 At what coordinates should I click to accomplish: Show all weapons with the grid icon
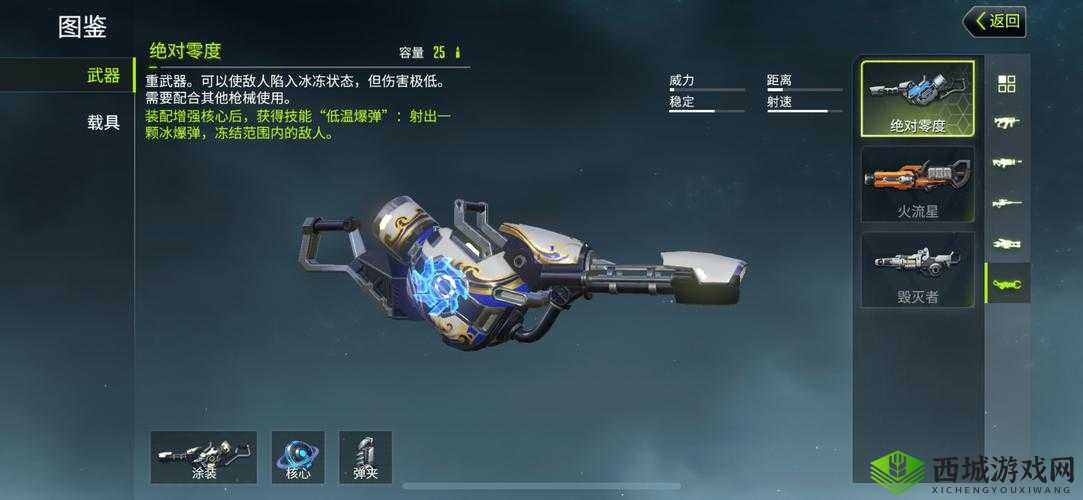click(x=1007, y=84)
